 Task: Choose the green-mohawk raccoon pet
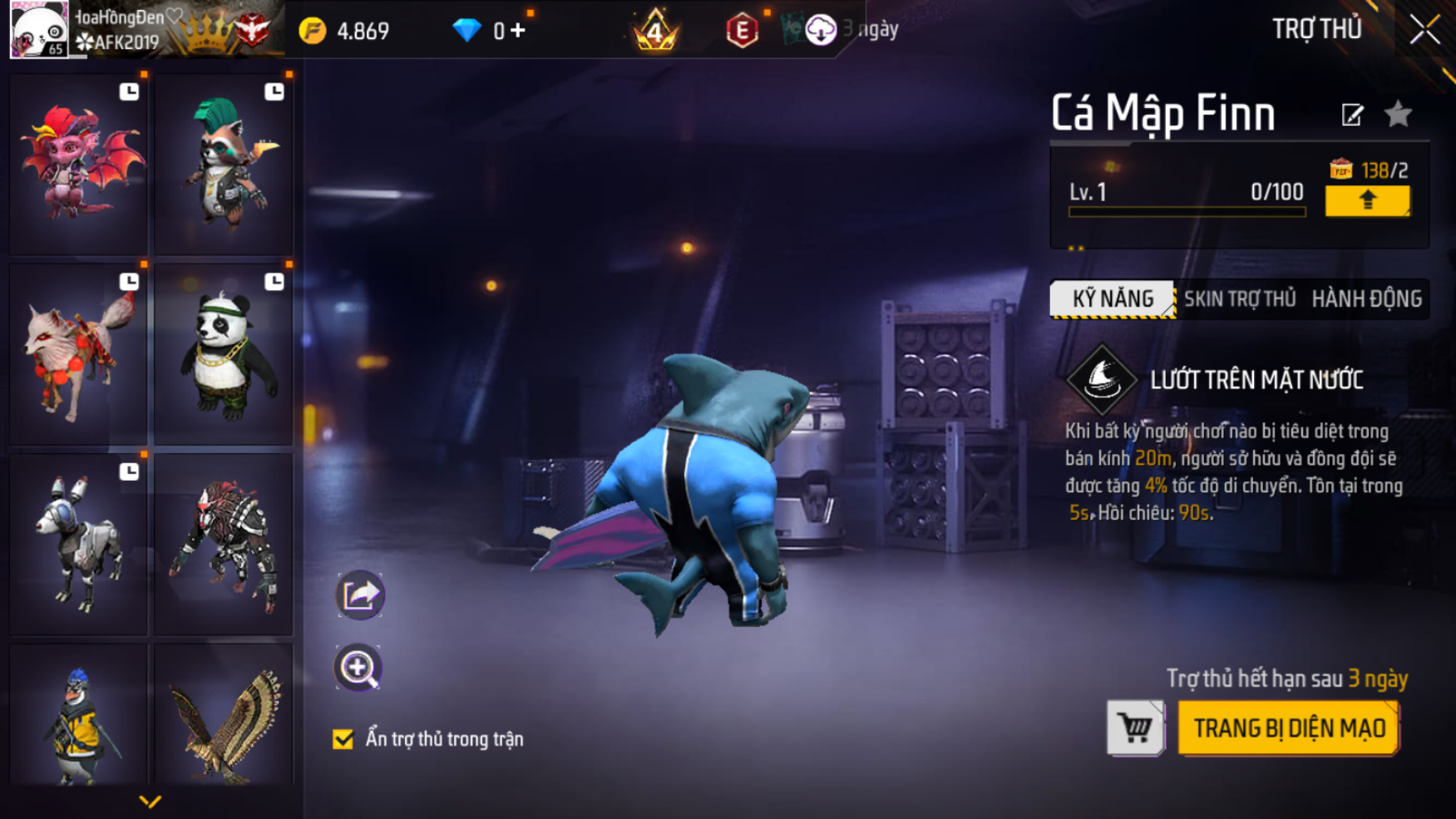(x=224, y=164)
